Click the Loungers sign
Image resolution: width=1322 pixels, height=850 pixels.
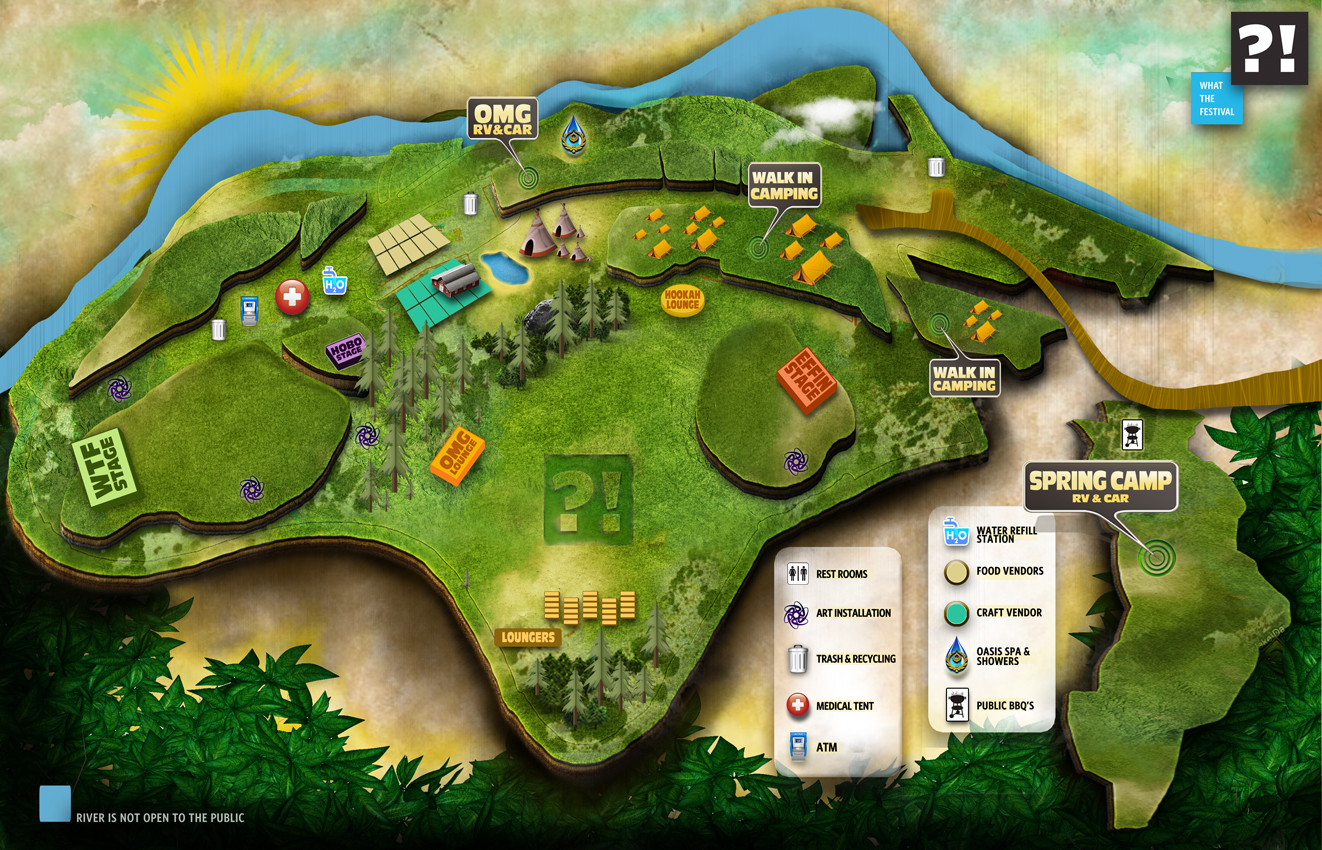click(x=527, y=636)
